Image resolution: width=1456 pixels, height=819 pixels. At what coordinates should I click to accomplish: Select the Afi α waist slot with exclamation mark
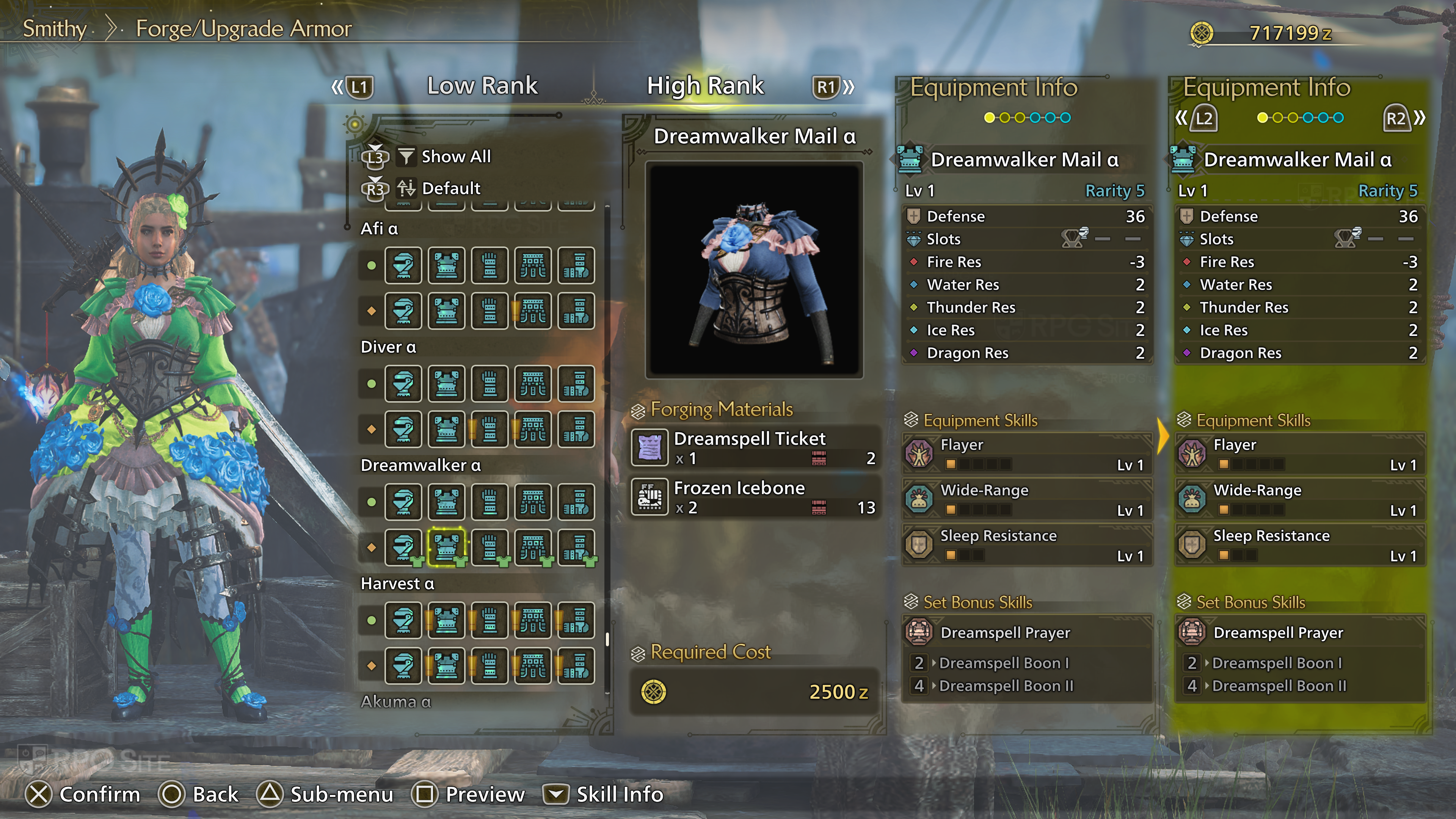[532, 311]
